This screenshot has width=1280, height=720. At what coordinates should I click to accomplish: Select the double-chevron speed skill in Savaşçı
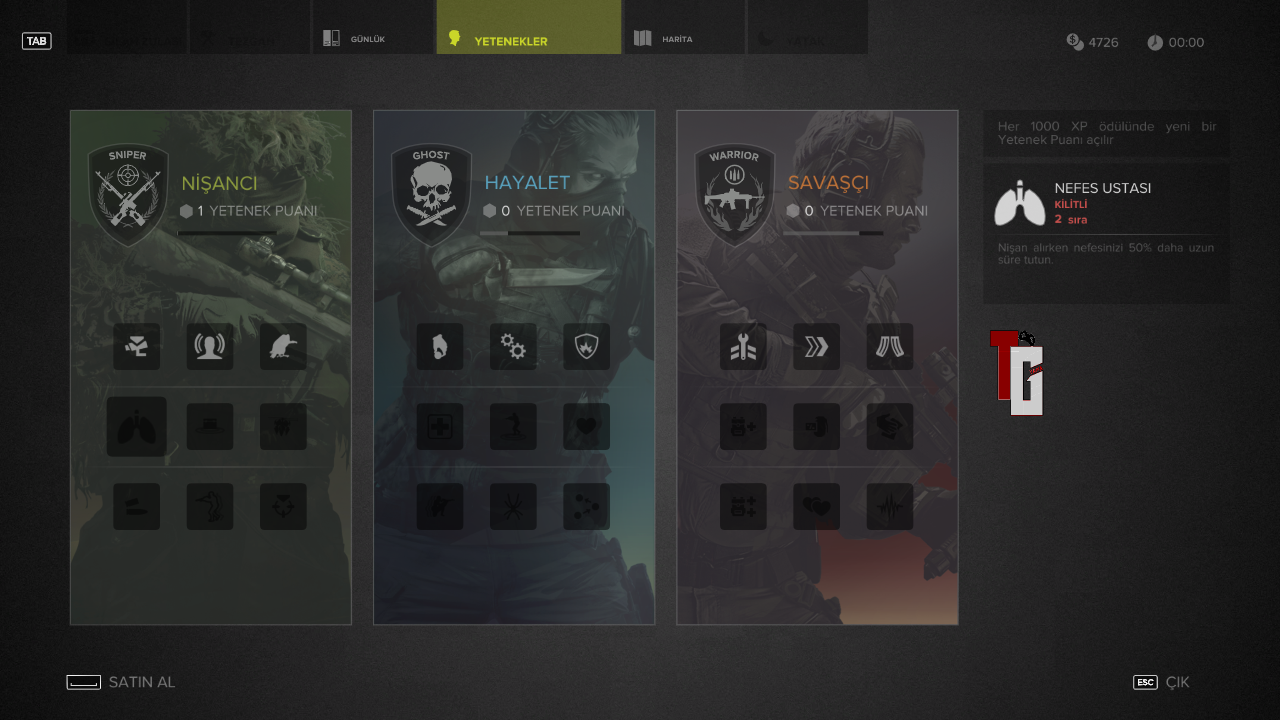pyautogui.click(x=816, y=346)
